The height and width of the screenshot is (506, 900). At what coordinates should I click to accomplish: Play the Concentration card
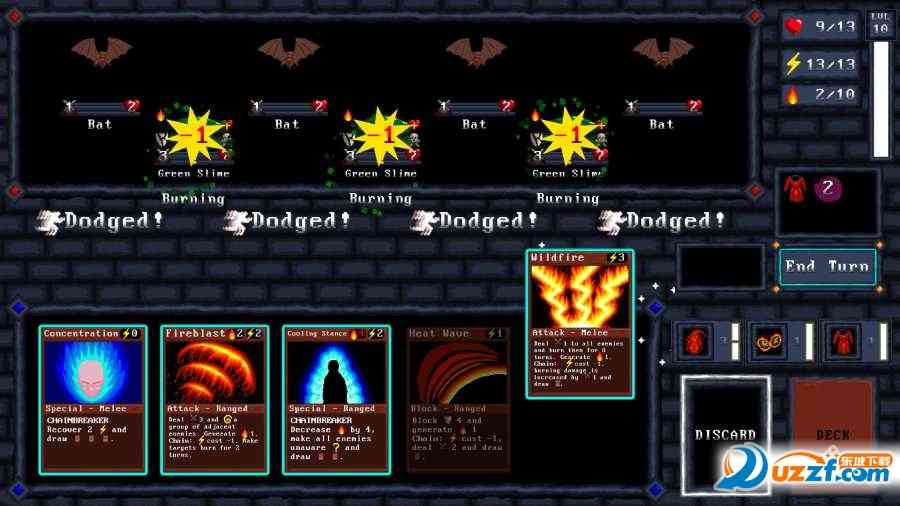[89, 398]
